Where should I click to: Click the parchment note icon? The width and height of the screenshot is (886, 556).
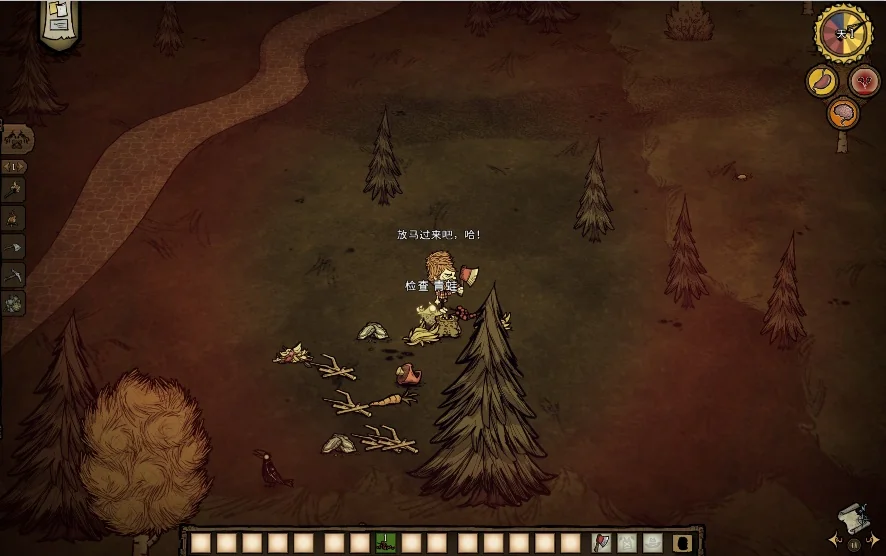(x=58, y=20)
